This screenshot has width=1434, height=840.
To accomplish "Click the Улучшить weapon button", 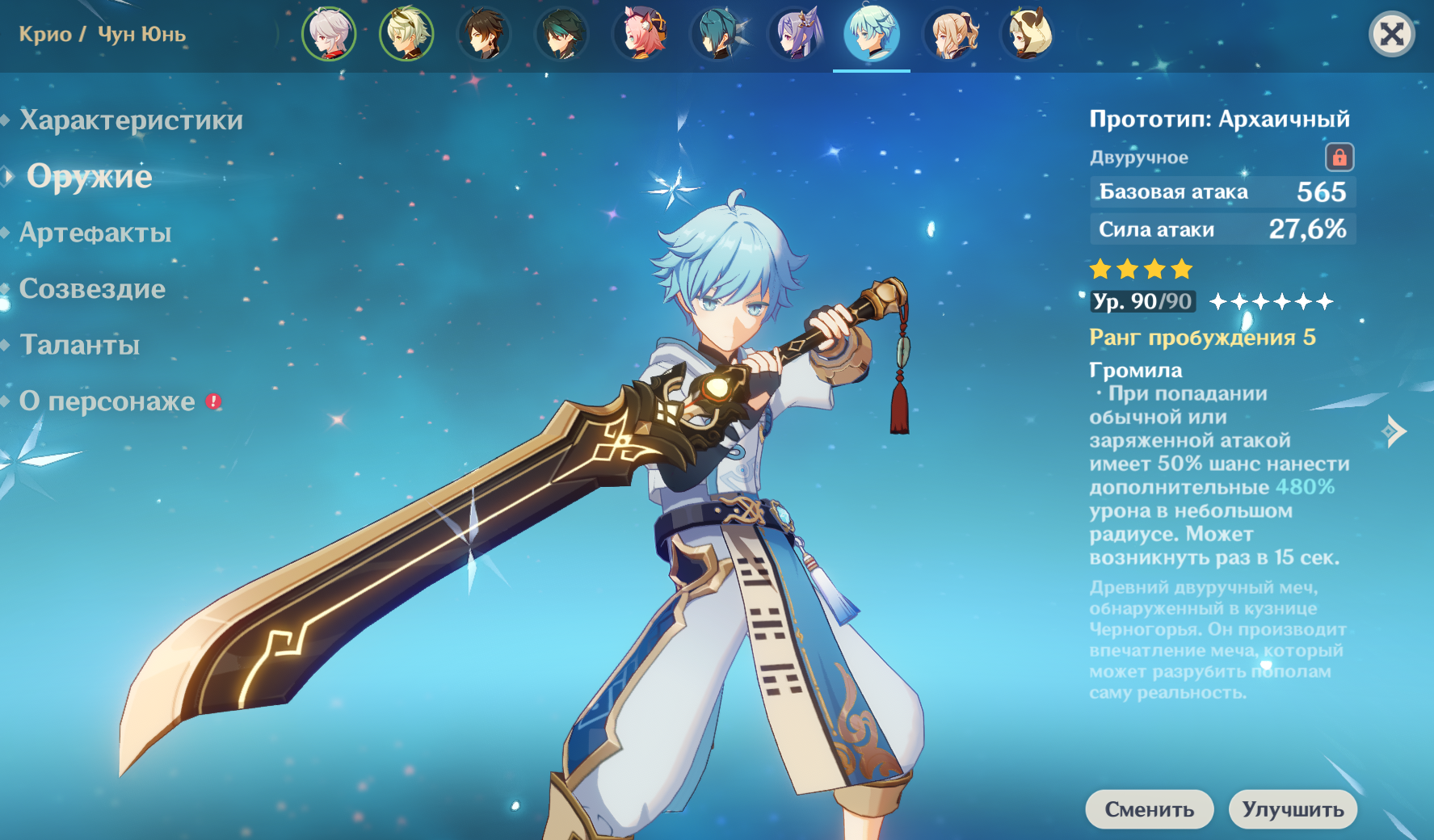I will (1293, 809).
